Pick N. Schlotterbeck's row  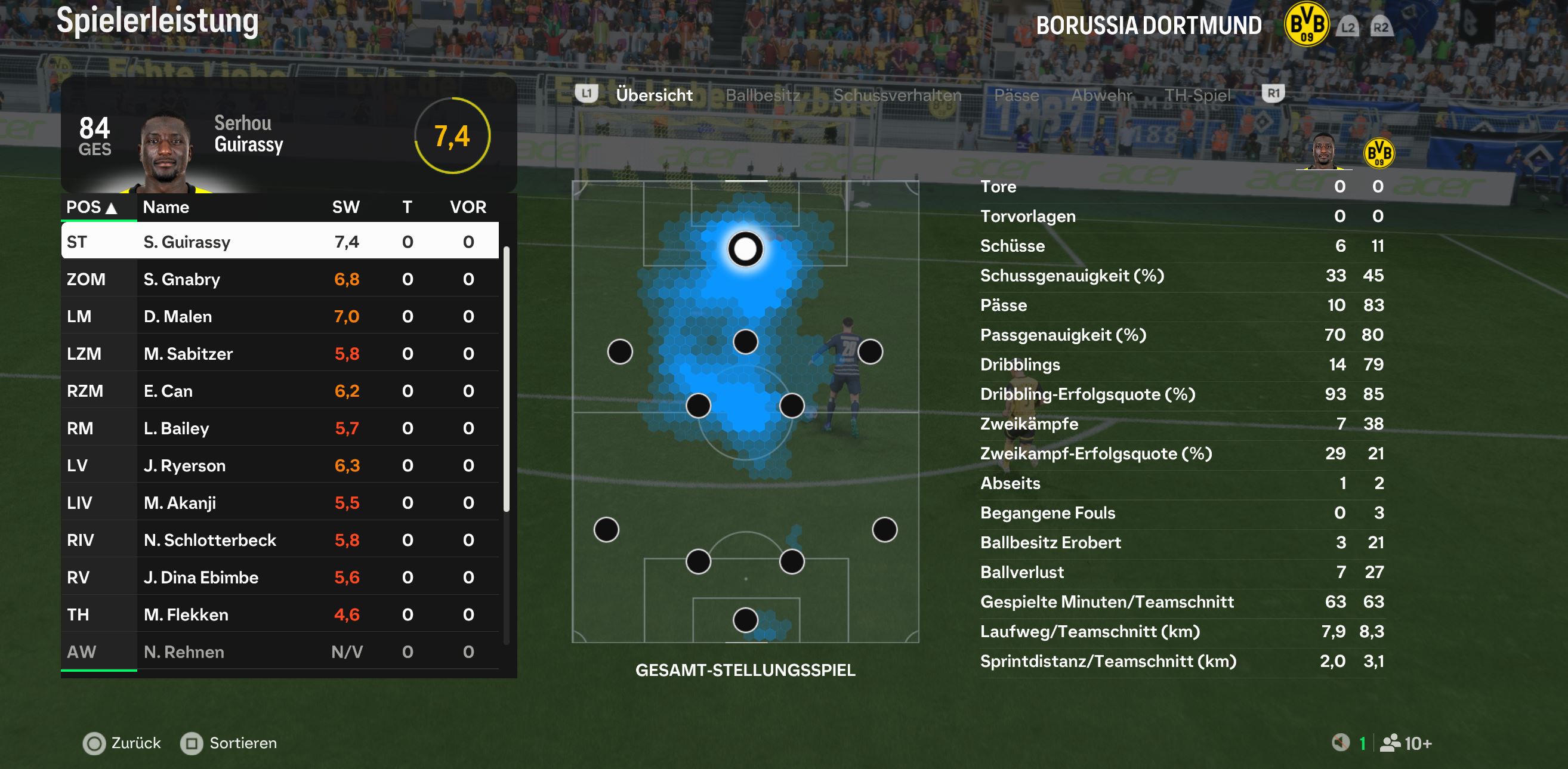[x=280, y=540]
